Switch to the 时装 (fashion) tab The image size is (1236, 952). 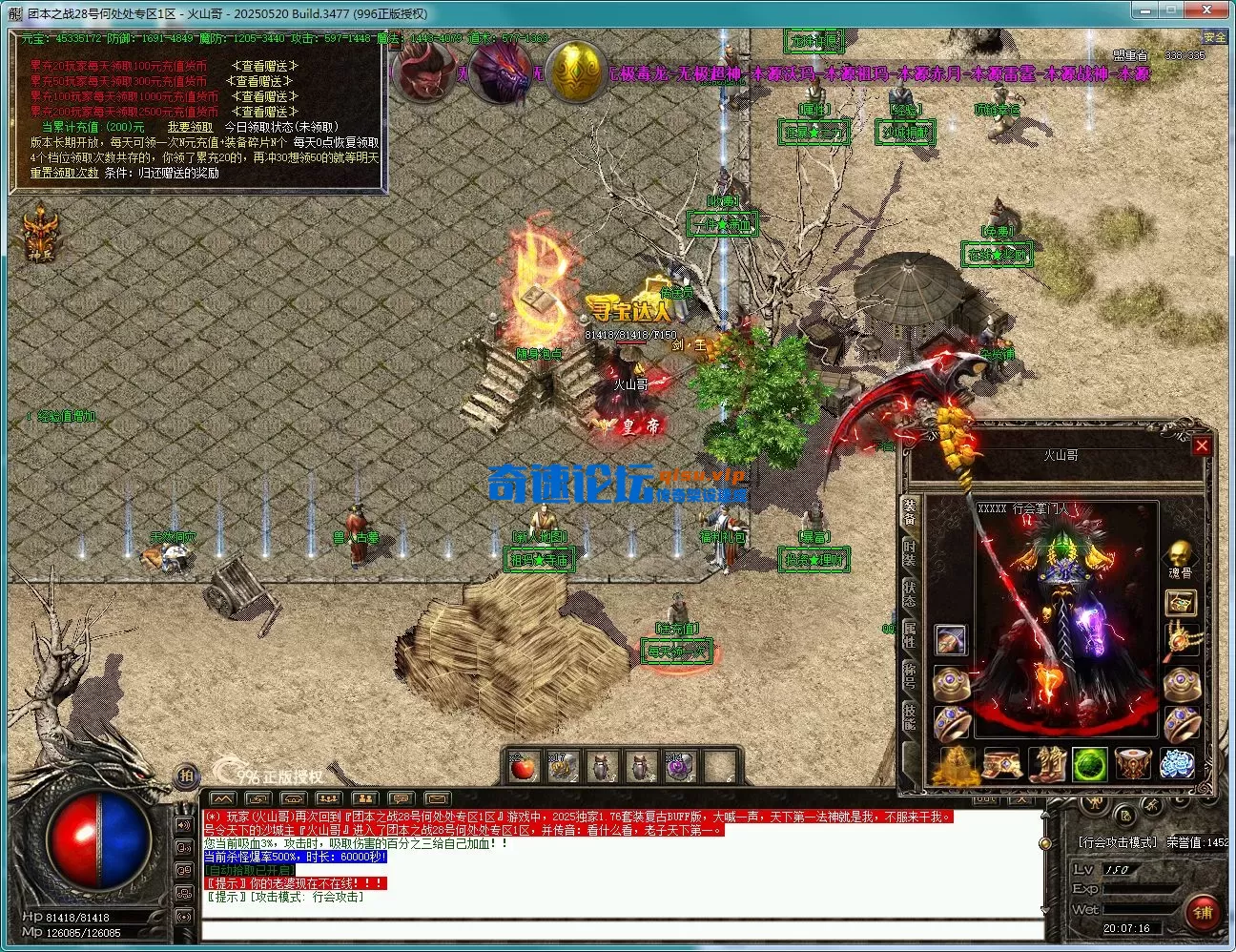click(910, 552)
